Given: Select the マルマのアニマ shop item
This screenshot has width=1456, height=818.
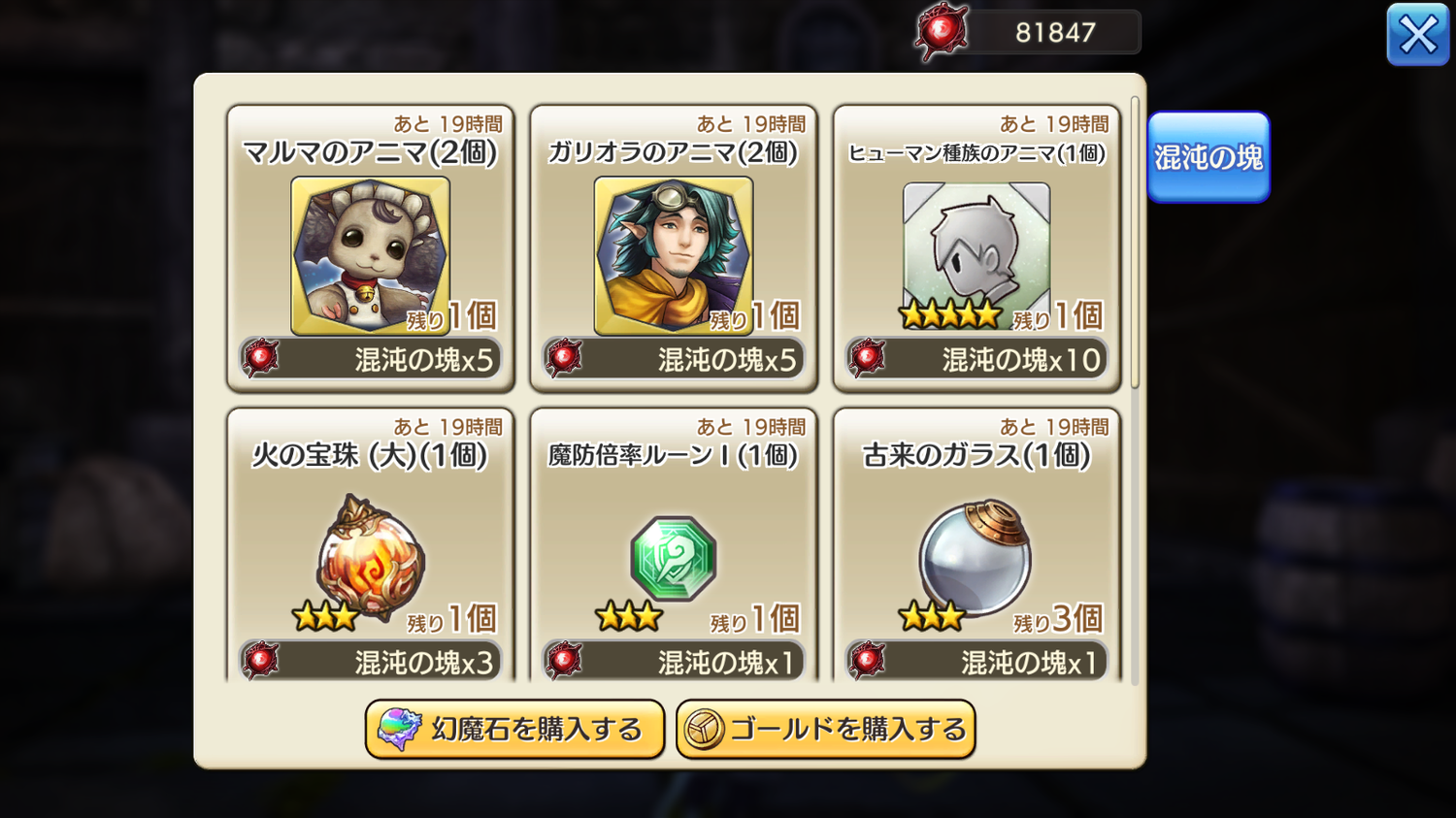Looking at the screenshot, I should (370, 249).
